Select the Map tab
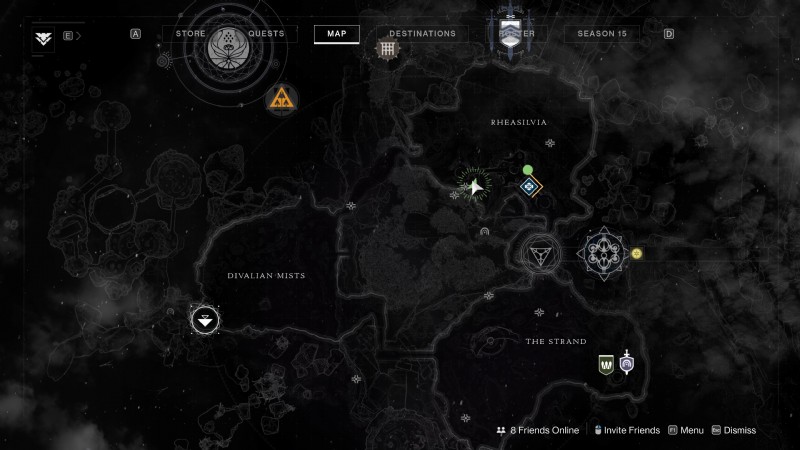Screen dimensions: 800x450 336,34
